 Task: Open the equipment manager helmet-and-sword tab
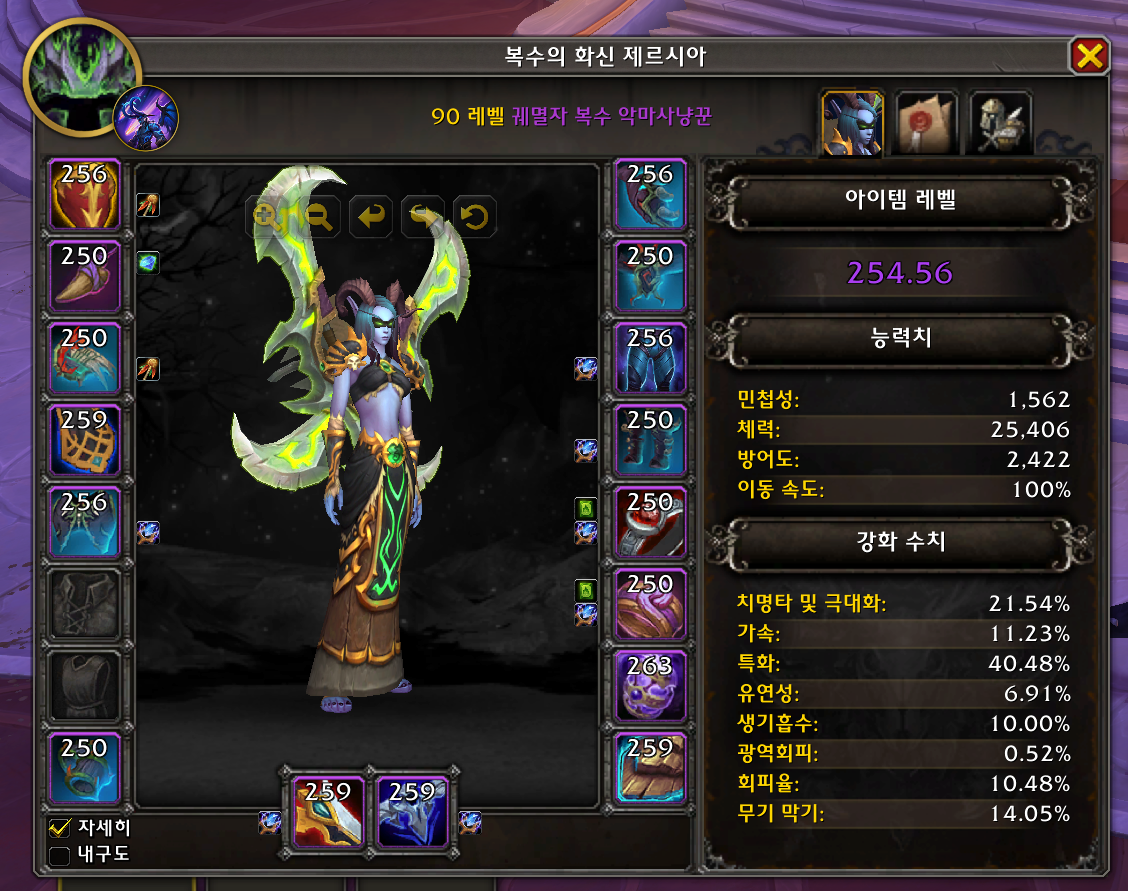1000,123
